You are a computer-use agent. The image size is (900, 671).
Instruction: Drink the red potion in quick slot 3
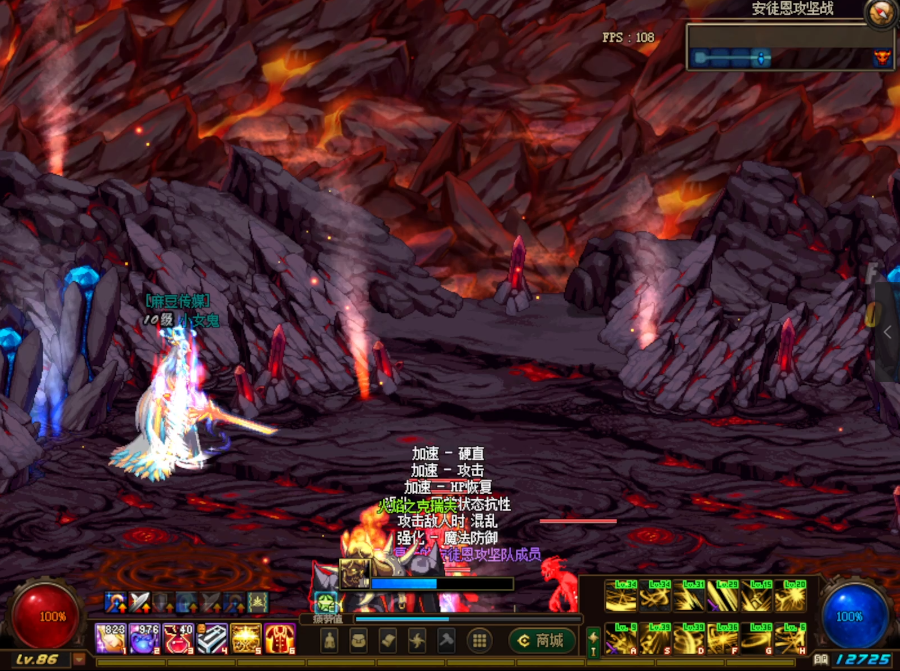178,636
